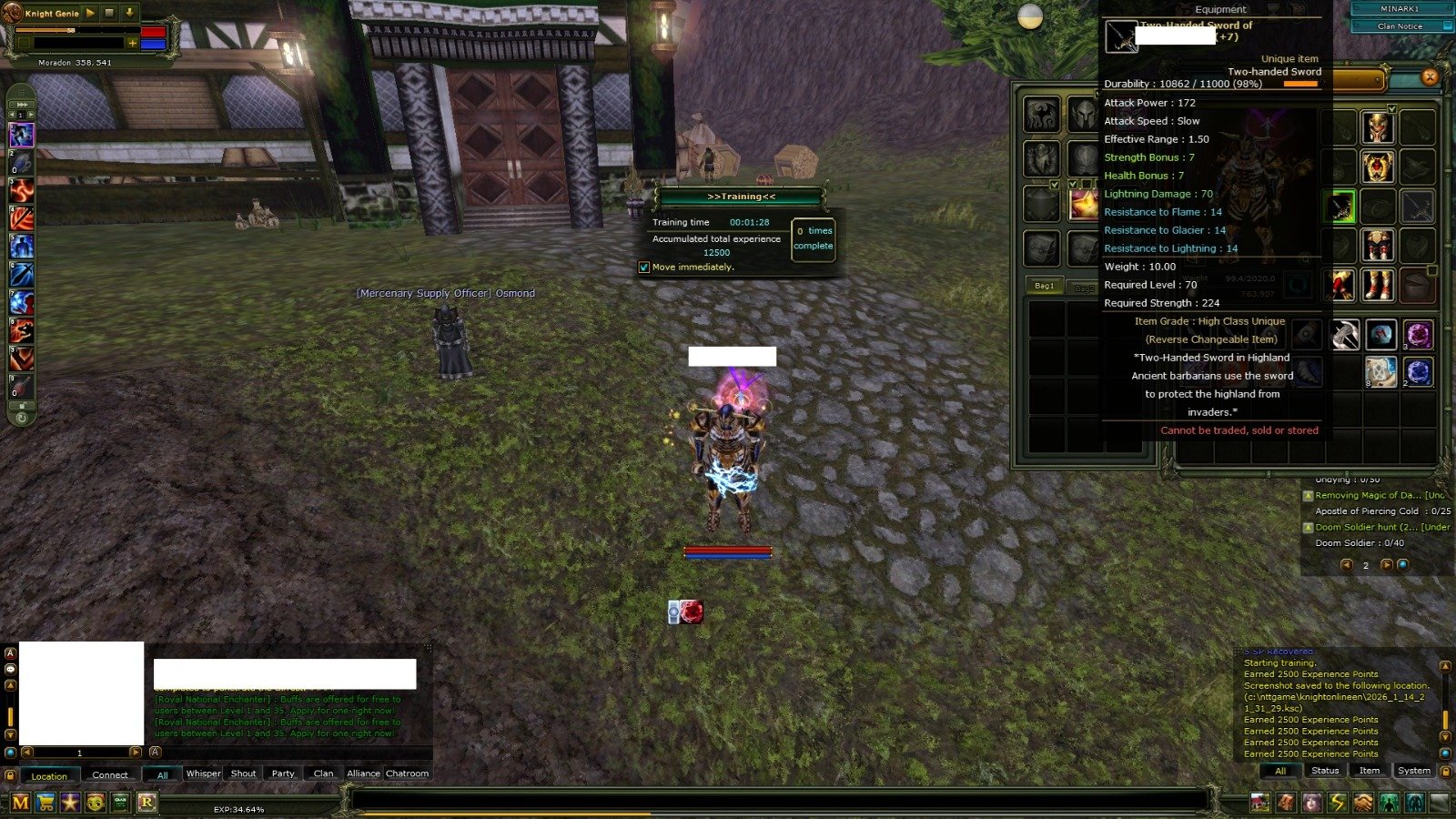
Task: Select the R power-up store icon
Action: click(146, 803)
